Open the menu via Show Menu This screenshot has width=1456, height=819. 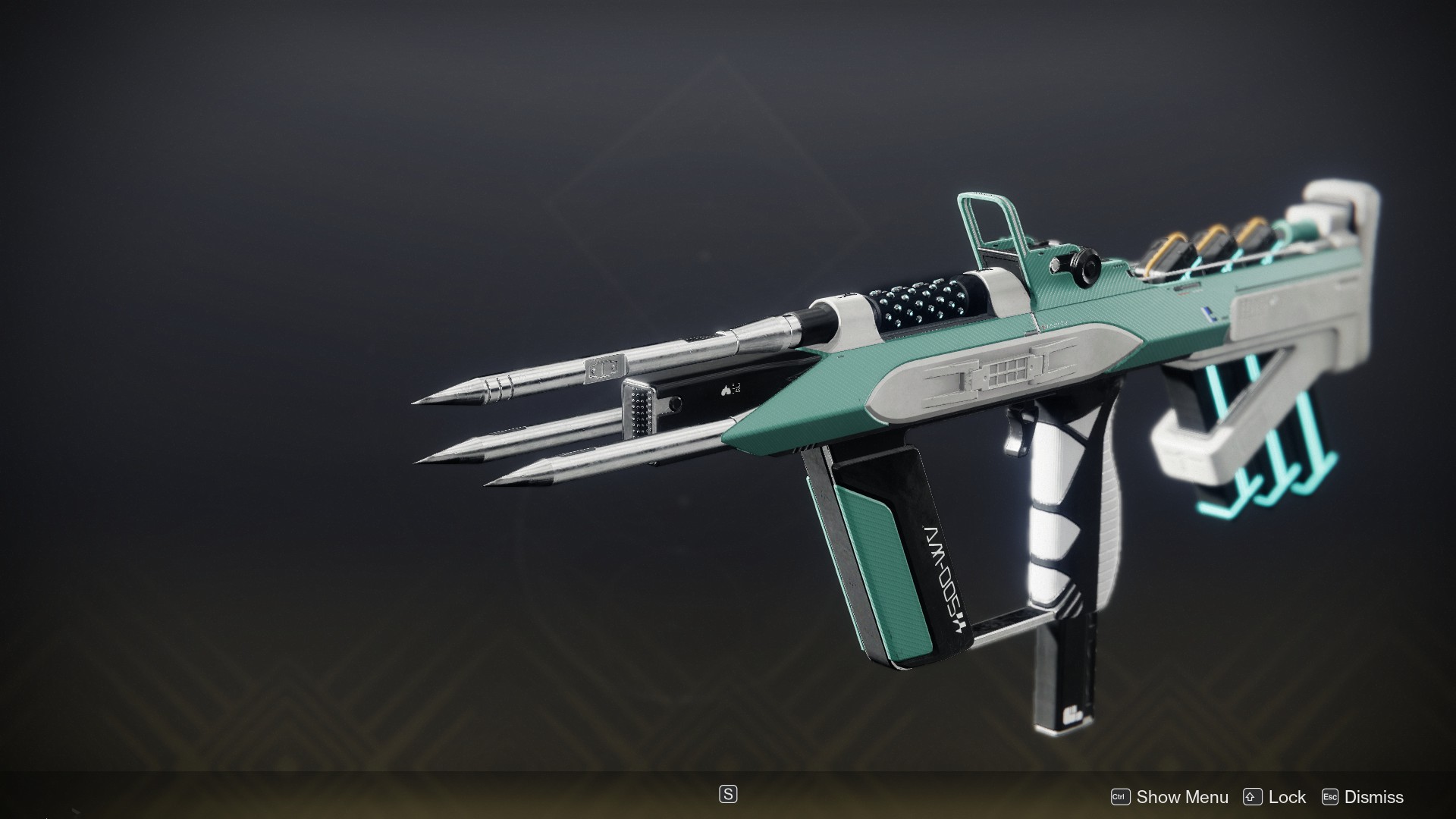(x=1183, y=797)
